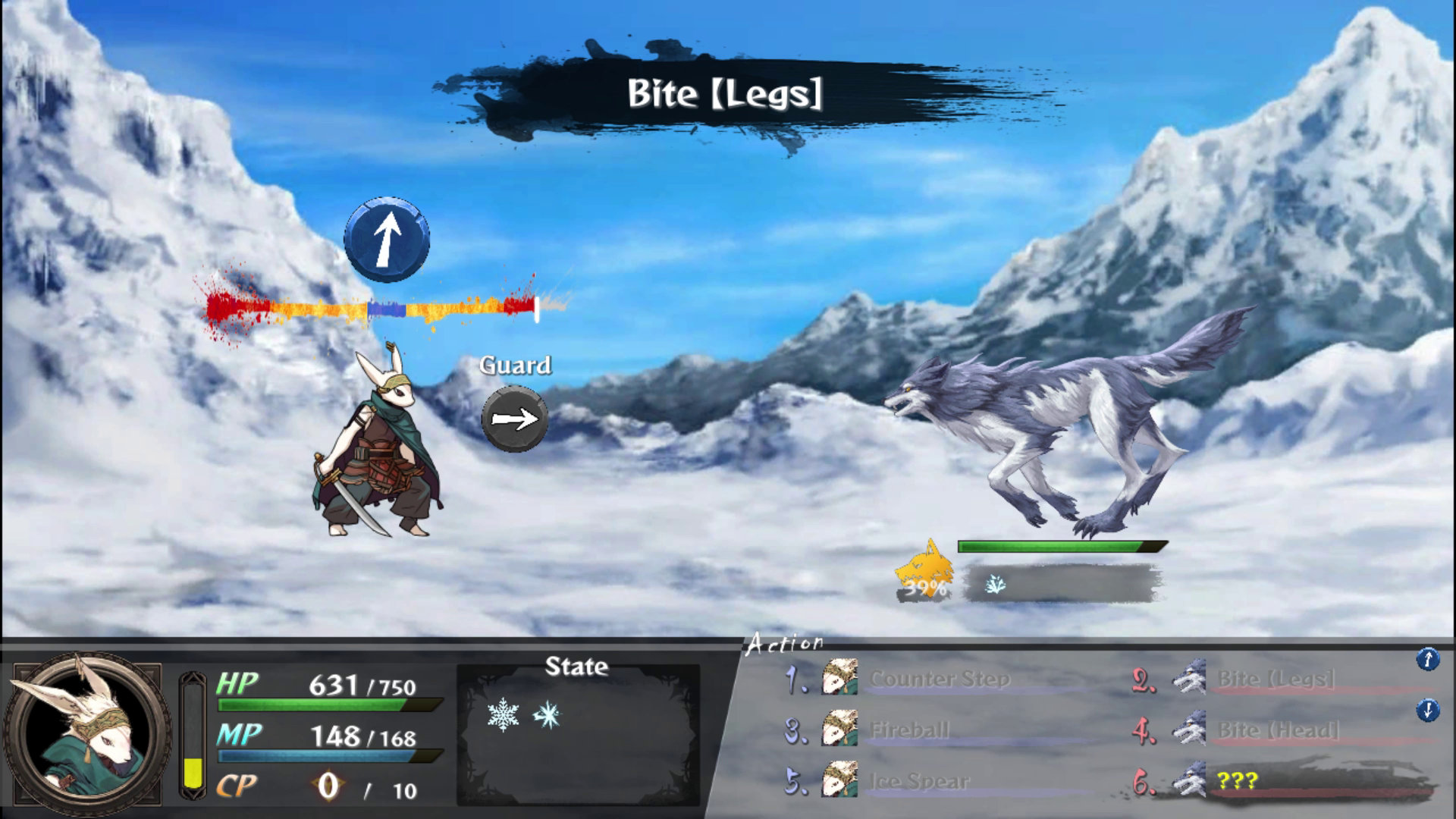Click the small down-arrow beside Bite [Head]
The width and height of the screenshot is (1456, 819).
coord(1427,711)
